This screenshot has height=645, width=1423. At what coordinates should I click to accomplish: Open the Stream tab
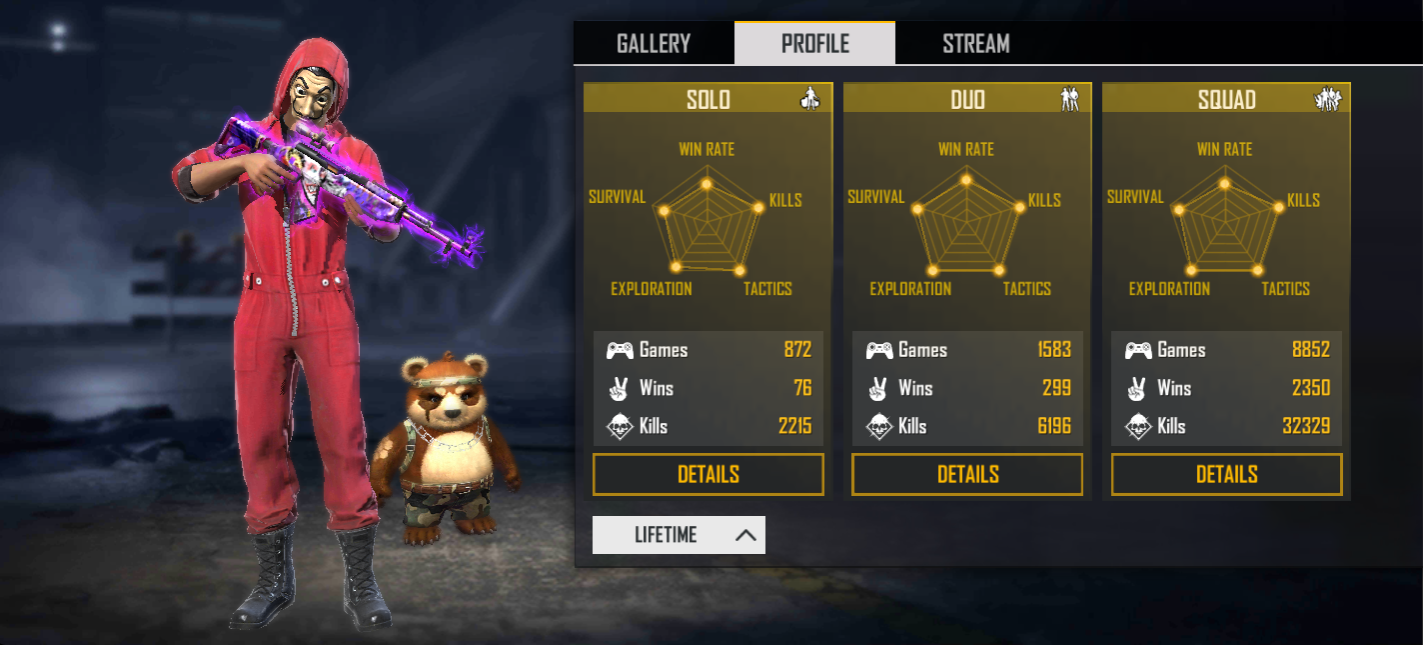pyautogui.click(x=975, y=44)
